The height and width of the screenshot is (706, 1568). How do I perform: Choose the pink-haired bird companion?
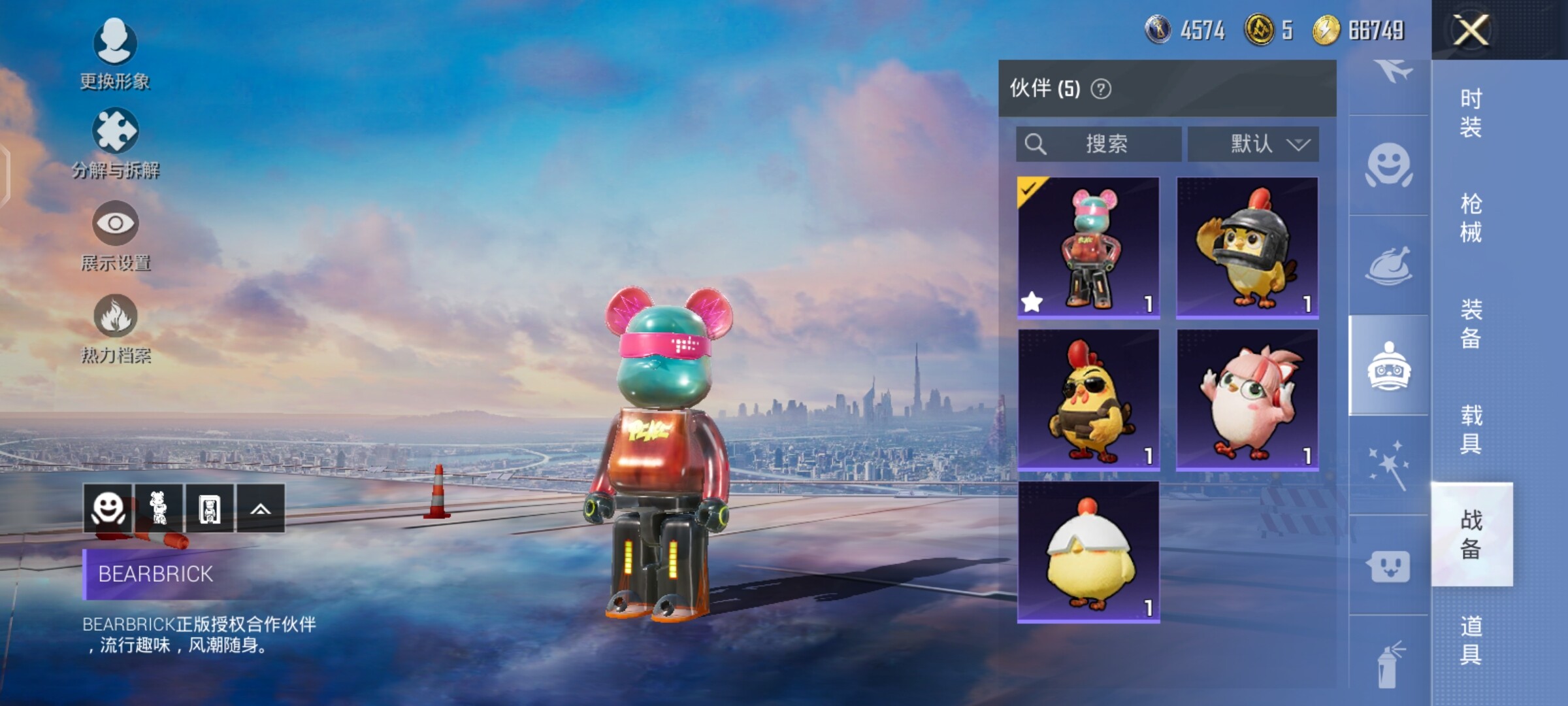pyautogui.click(x=1247, y=400)
